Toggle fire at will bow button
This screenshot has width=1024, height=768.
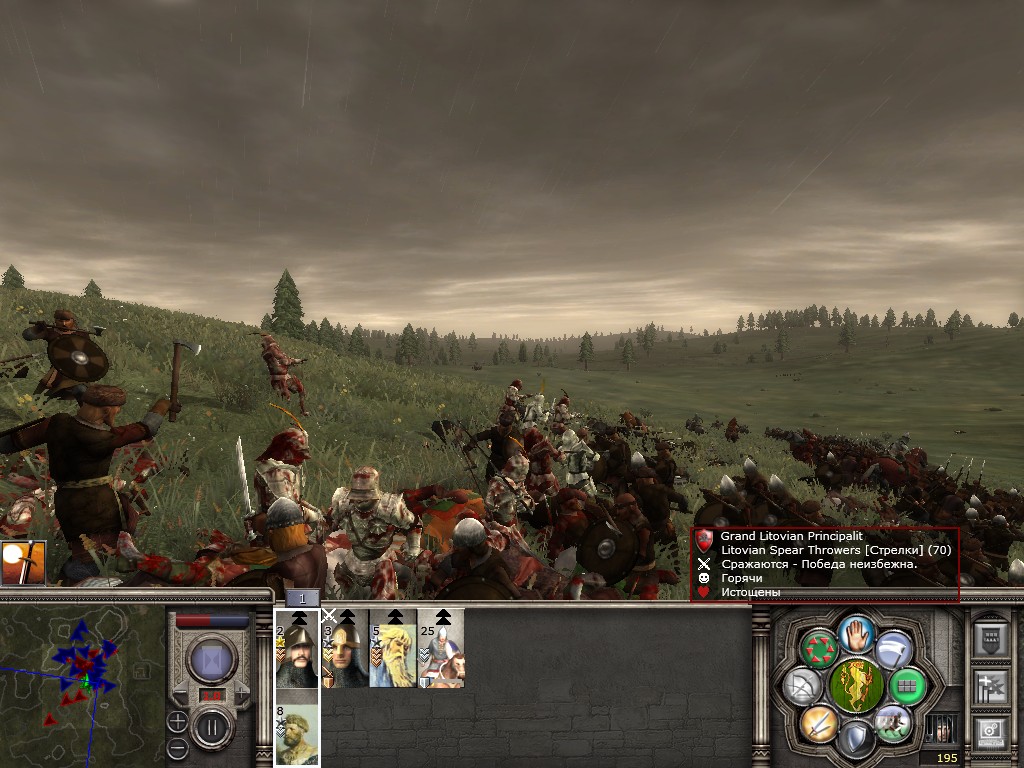point(803,686)
